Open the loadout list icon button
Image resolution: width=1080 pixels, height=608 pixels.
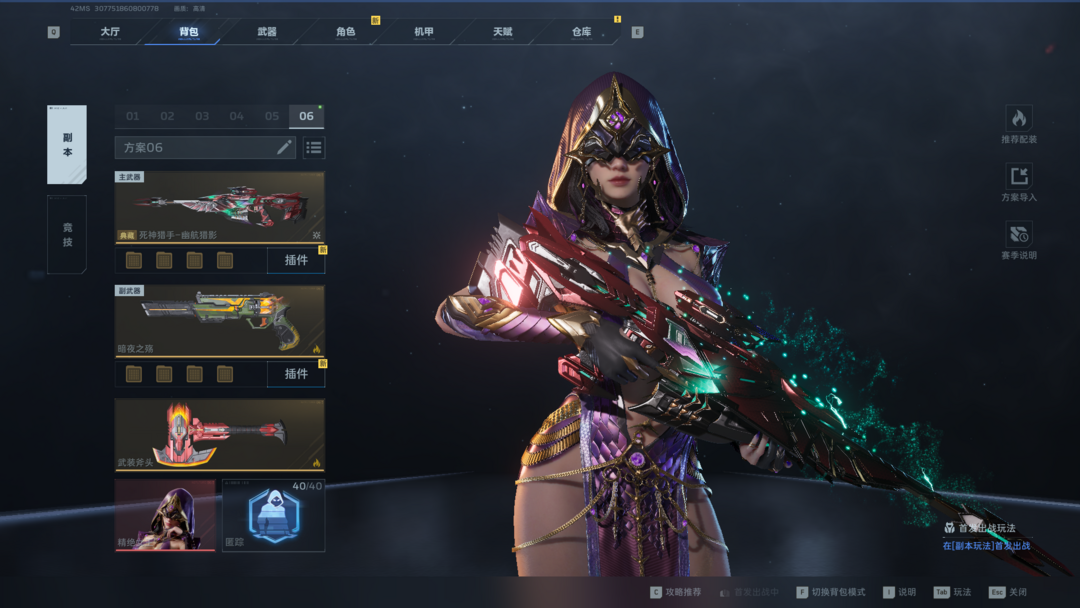click(x=314, y=148)
